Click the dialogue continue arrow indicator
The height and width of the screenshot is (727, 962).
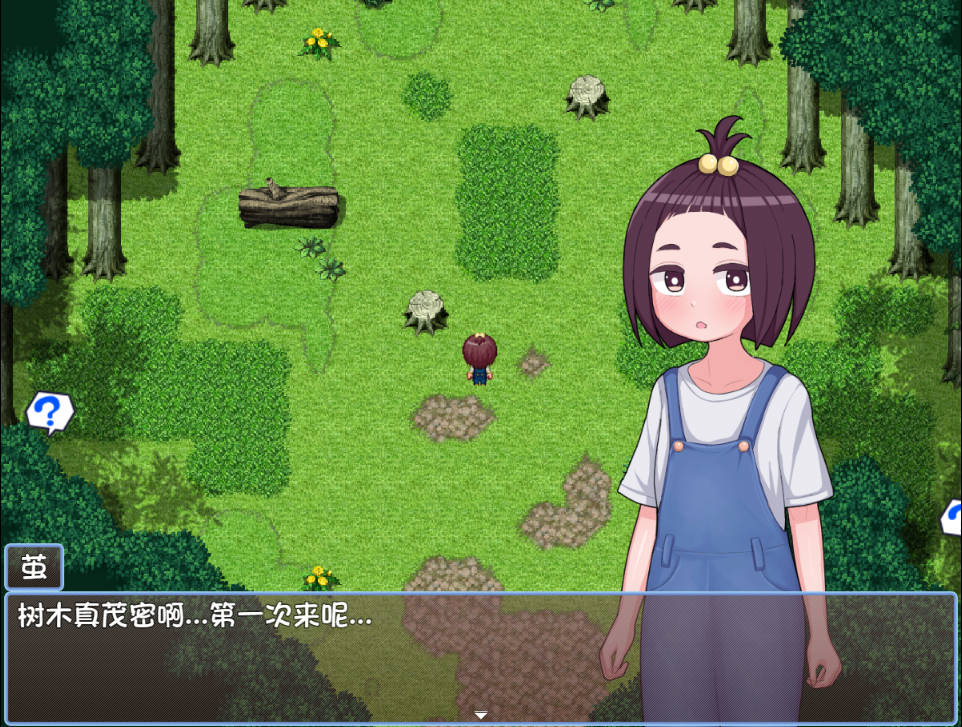(x=481, y=715)
